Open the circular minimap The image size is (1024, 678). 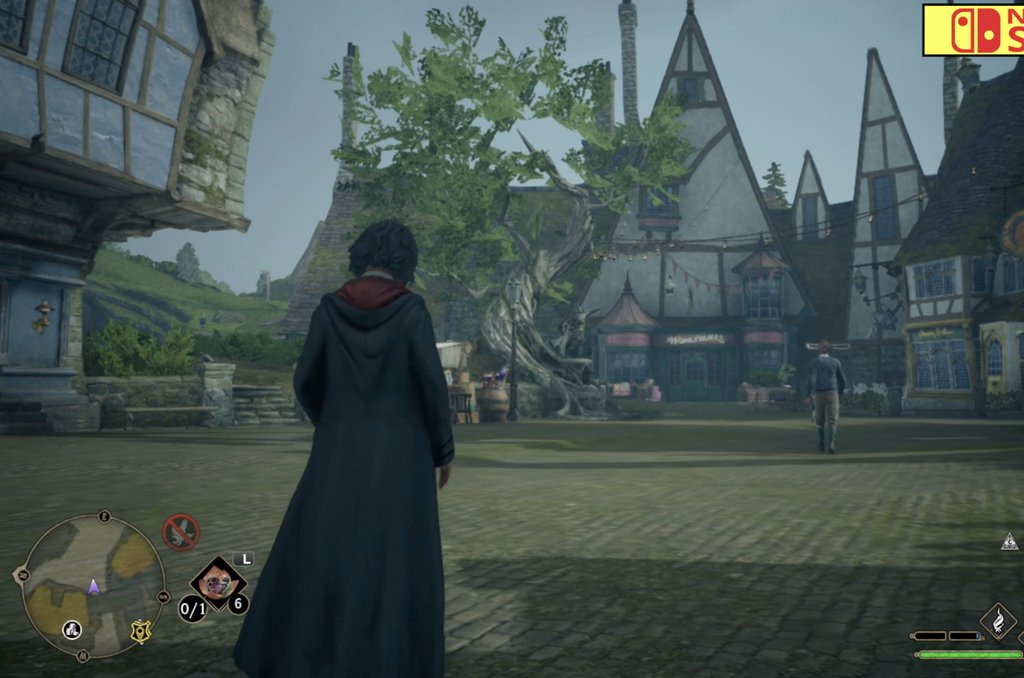(x=93, y=586)
